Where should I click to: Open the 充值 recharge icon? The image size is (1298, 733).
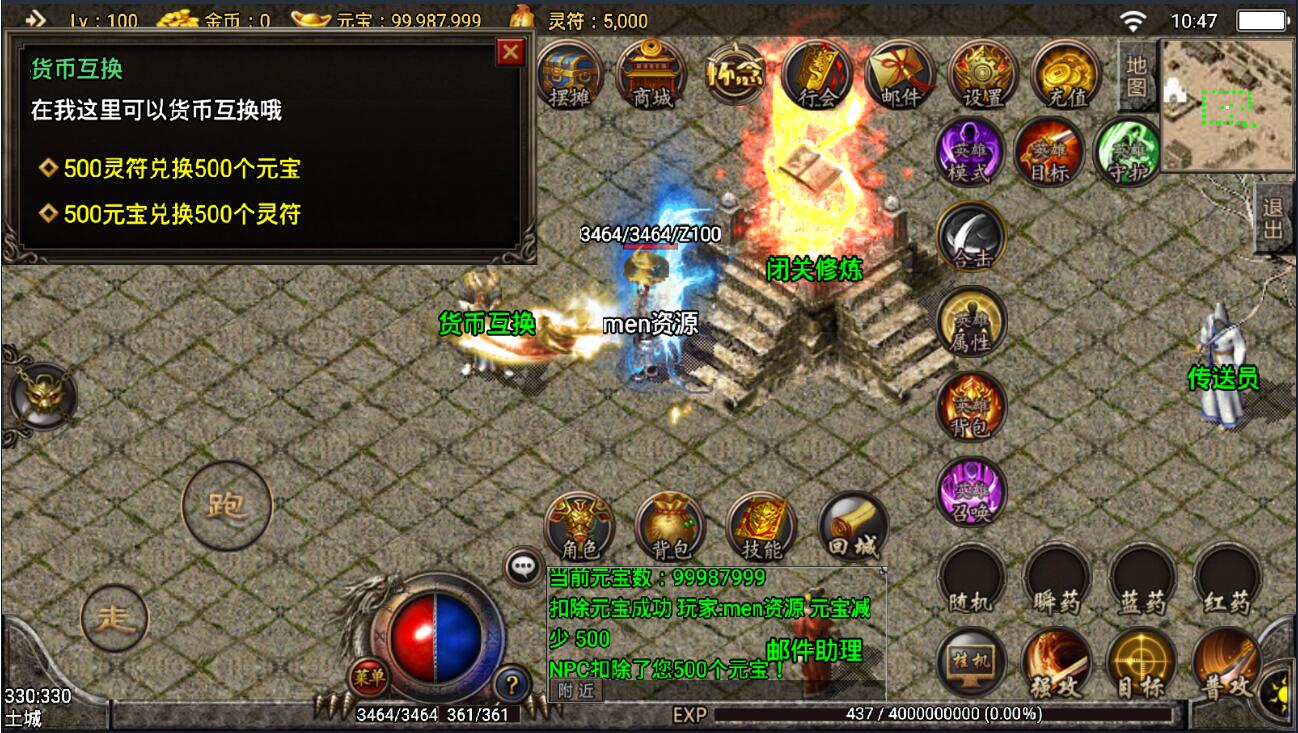[1065, 74]
